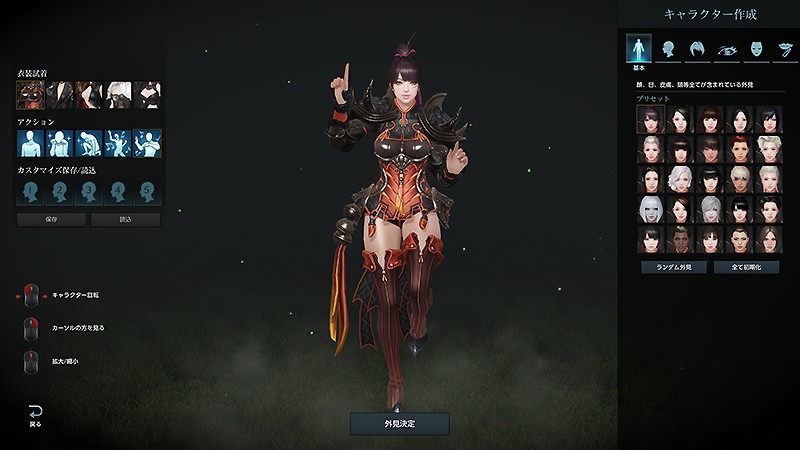Click the 読込 load button
800x450 pixels.
tap(125, 219)
